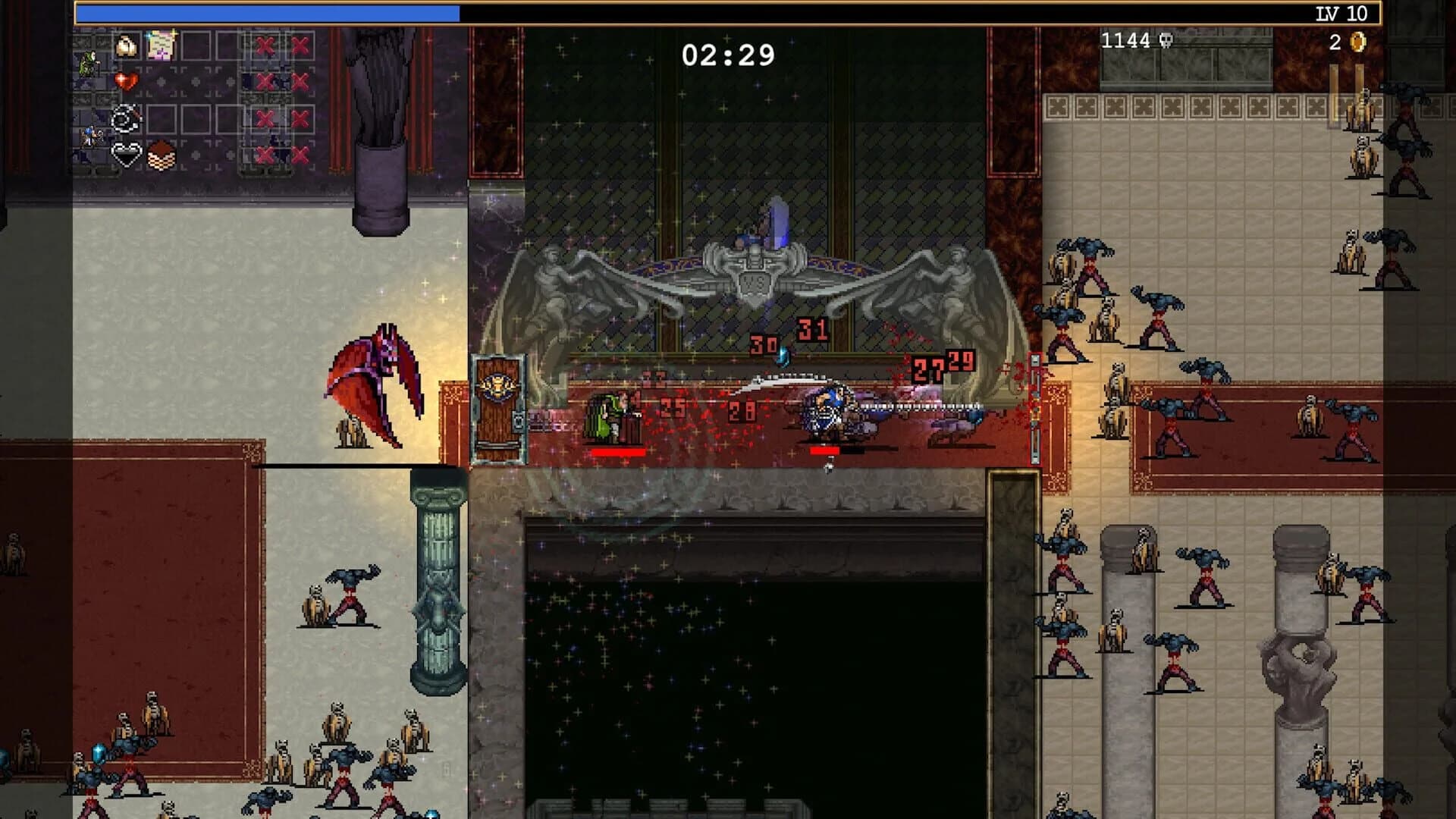Toggle the red X on the top-right weapon slot
This screenshot has height=819, width=1456.
tap(300, 45)
